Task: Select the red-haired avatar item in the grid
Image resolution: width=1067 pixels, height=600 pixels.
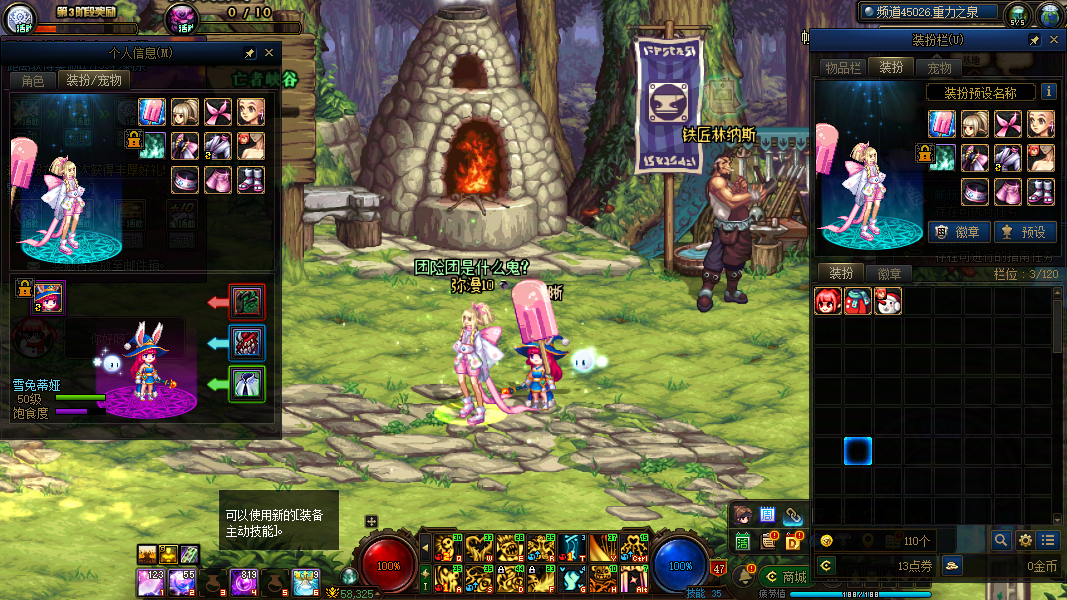Action: (x=828, y=301)
